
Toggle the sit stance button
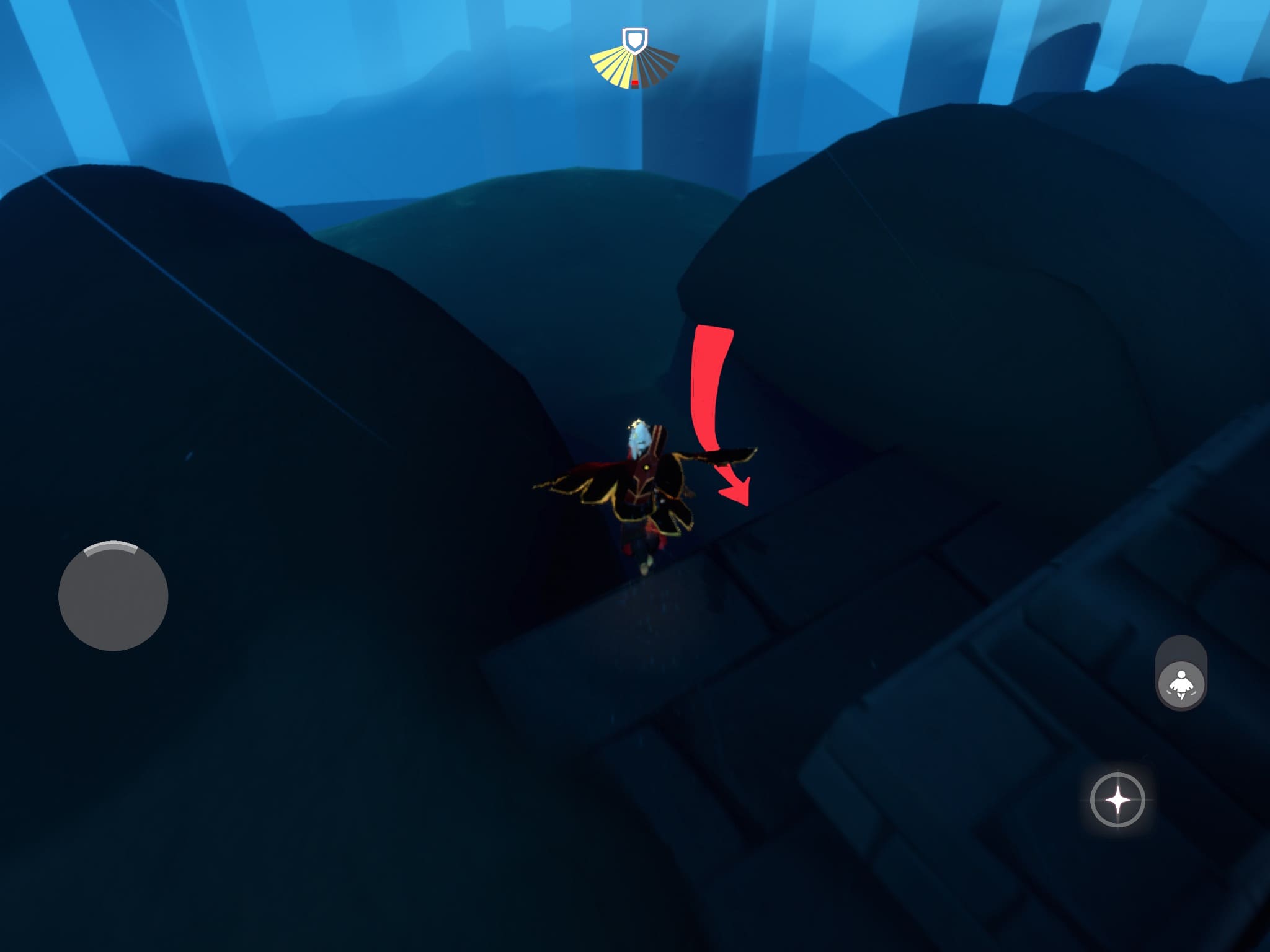1181,684
